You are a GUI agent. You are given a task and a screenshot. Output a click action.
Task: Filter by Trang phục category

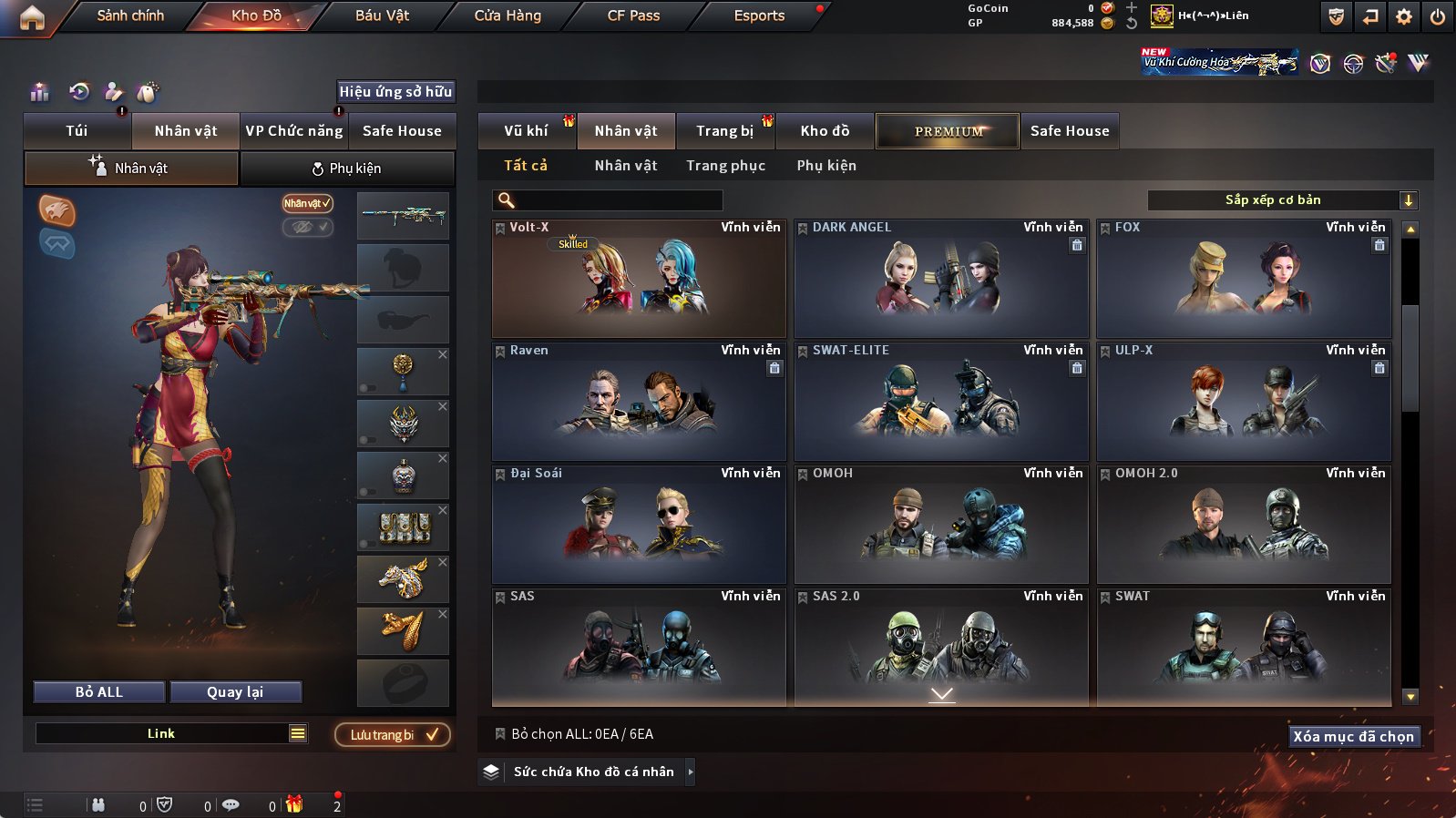[725, 166]
